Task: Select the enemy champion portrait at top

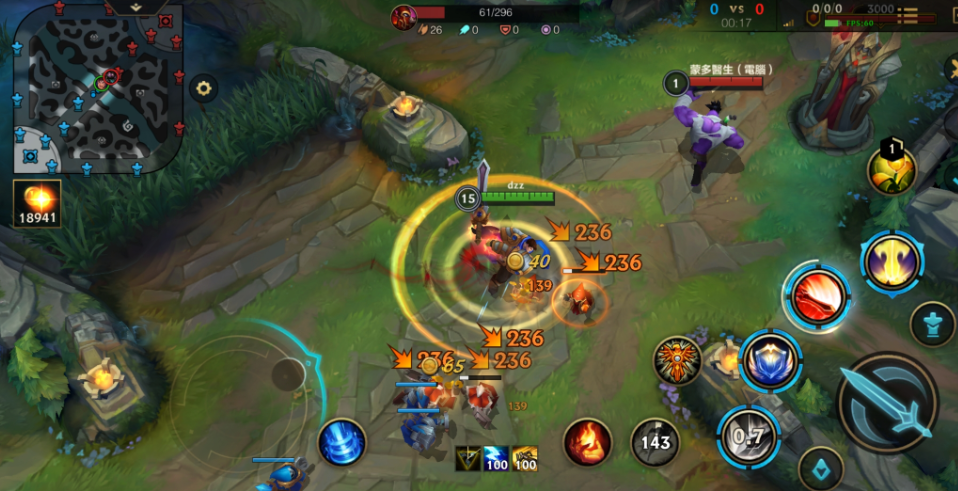Action: pos(404,16)
